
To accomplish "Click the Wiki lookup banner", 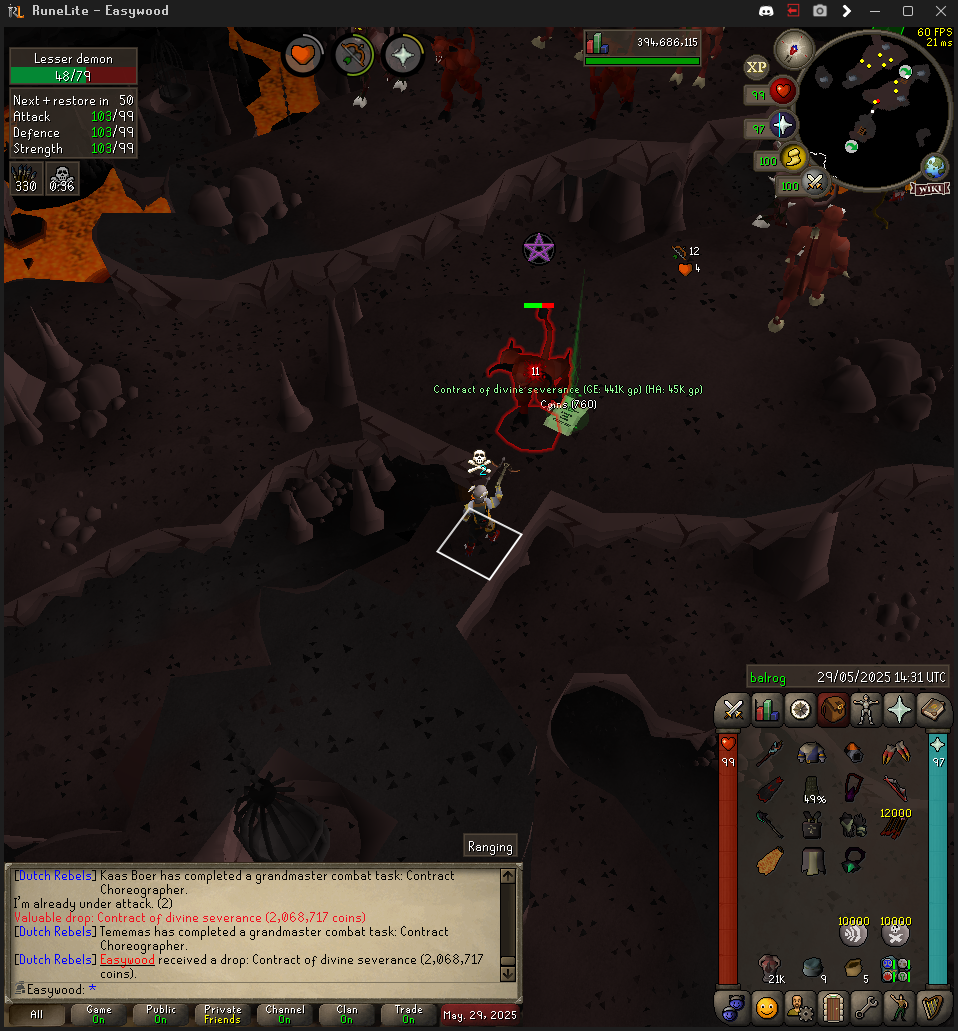I will click(x=929, y=188).
